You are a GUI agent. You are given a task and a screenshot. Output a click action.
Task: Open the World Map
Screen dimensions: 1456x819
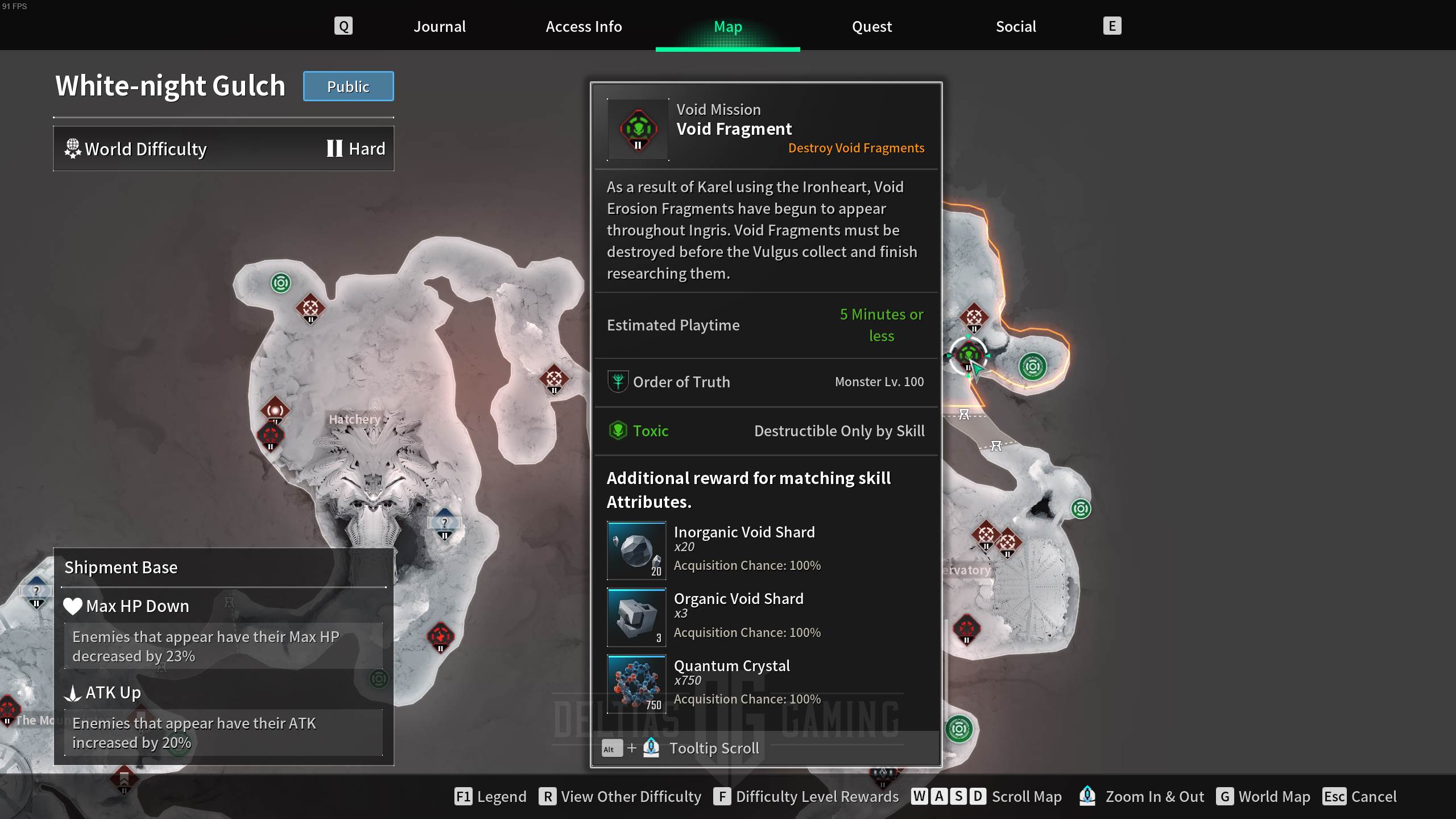coord(1263,796)
